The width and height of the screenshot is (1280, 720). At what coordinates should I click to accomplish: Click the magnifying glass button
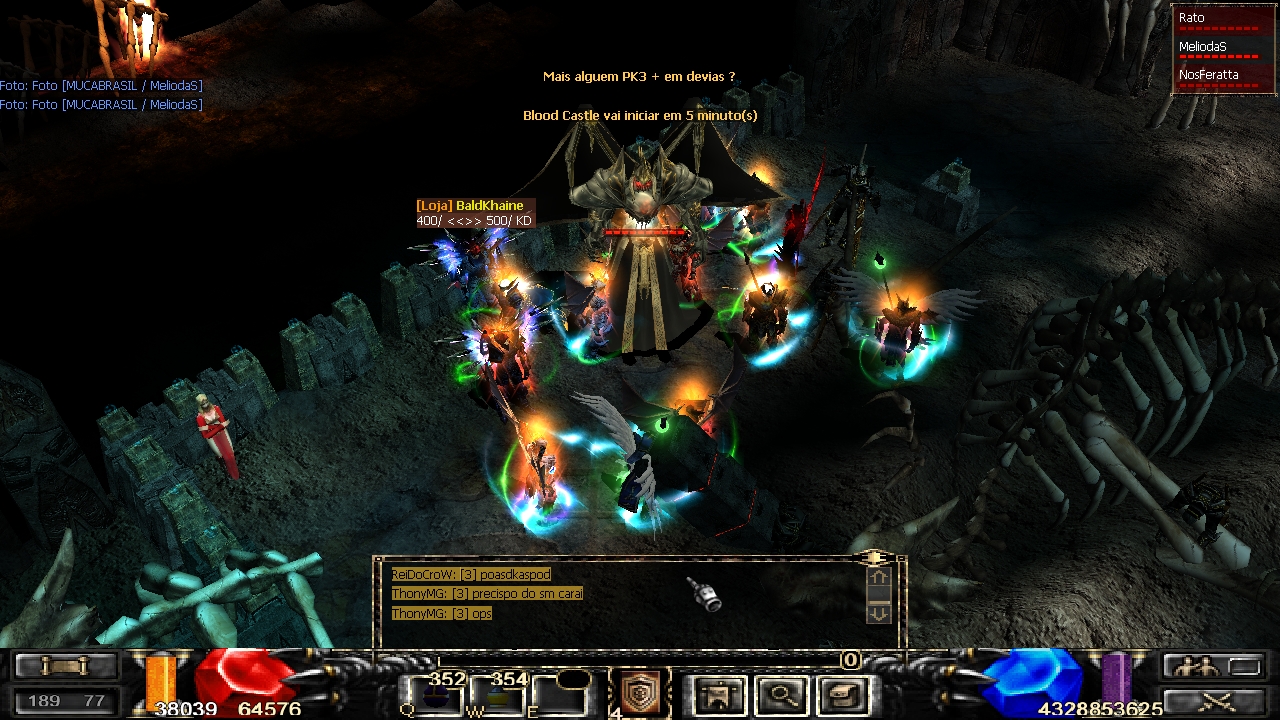pyautogui.click(x=783, y=693)
